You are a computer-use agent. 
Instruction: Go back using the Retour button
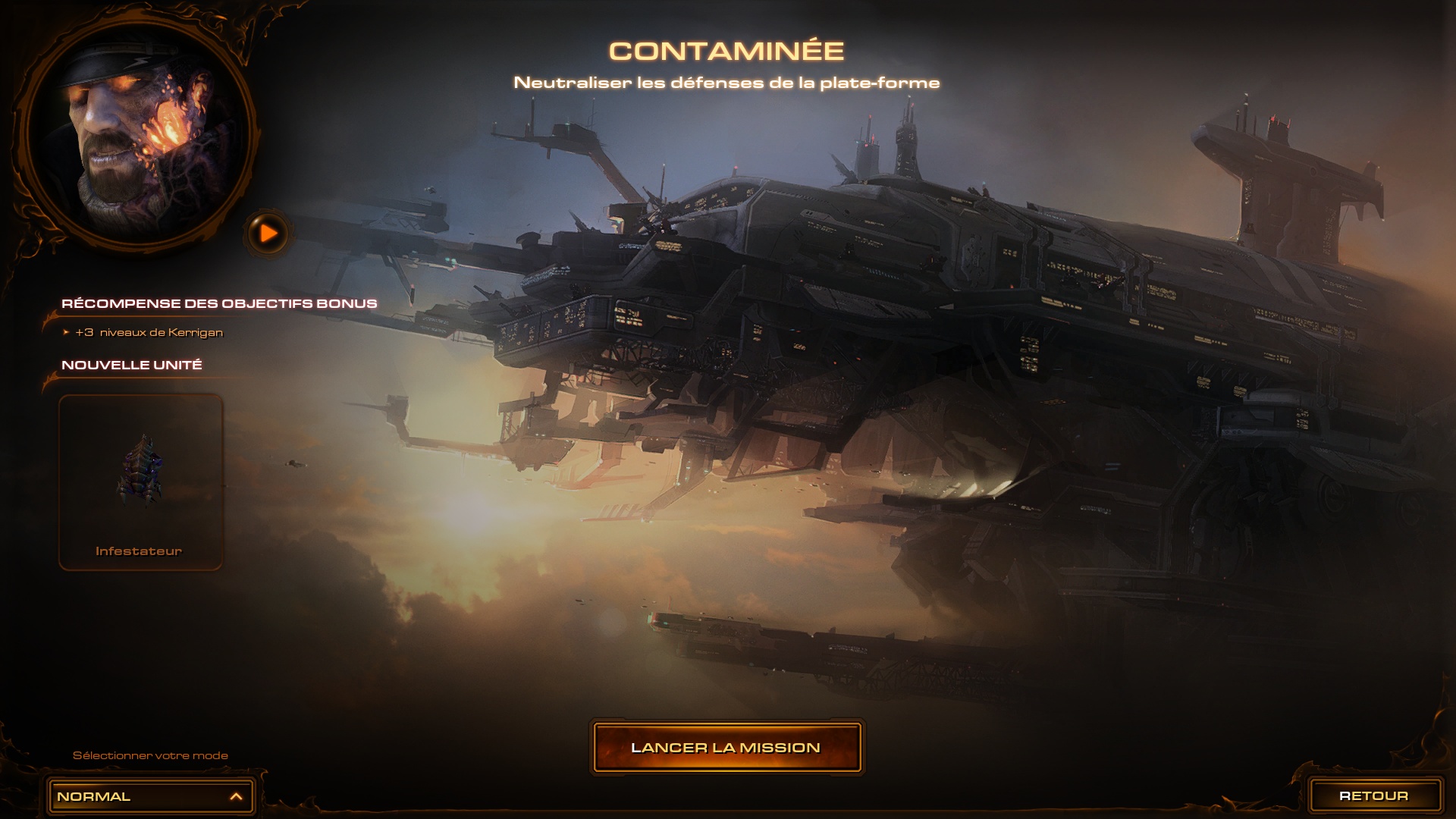click(1374, 795)
